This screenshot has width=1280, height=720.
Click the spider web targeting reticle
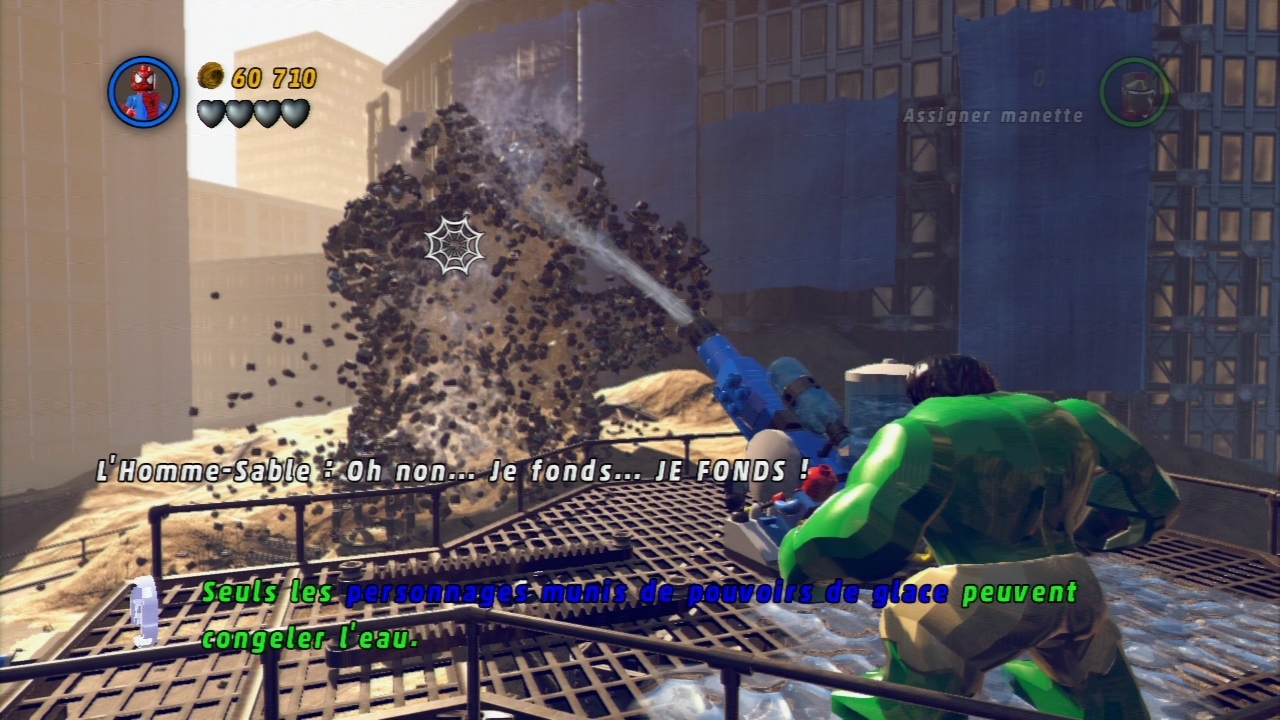pos(454,244)
